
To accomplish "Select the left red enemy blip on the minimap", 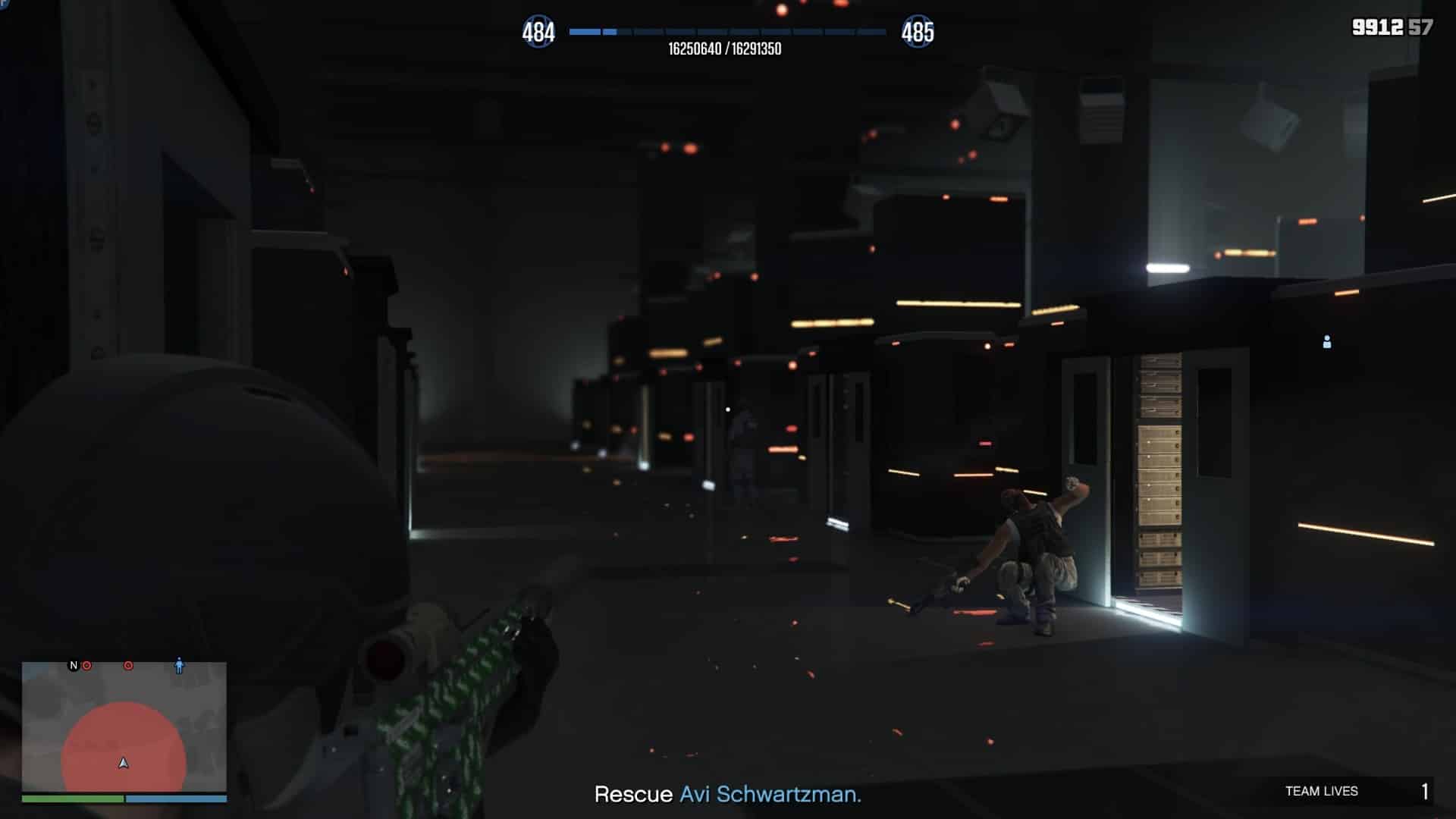I will [x=86, y=664].
